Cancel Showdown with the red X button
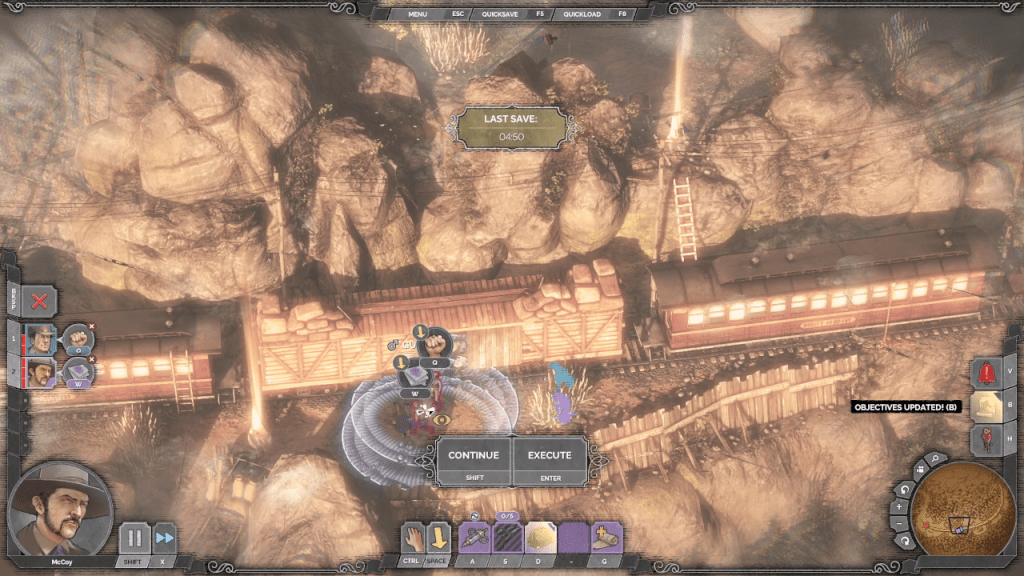Screen dimensions: 1024x576 (39, 300)
